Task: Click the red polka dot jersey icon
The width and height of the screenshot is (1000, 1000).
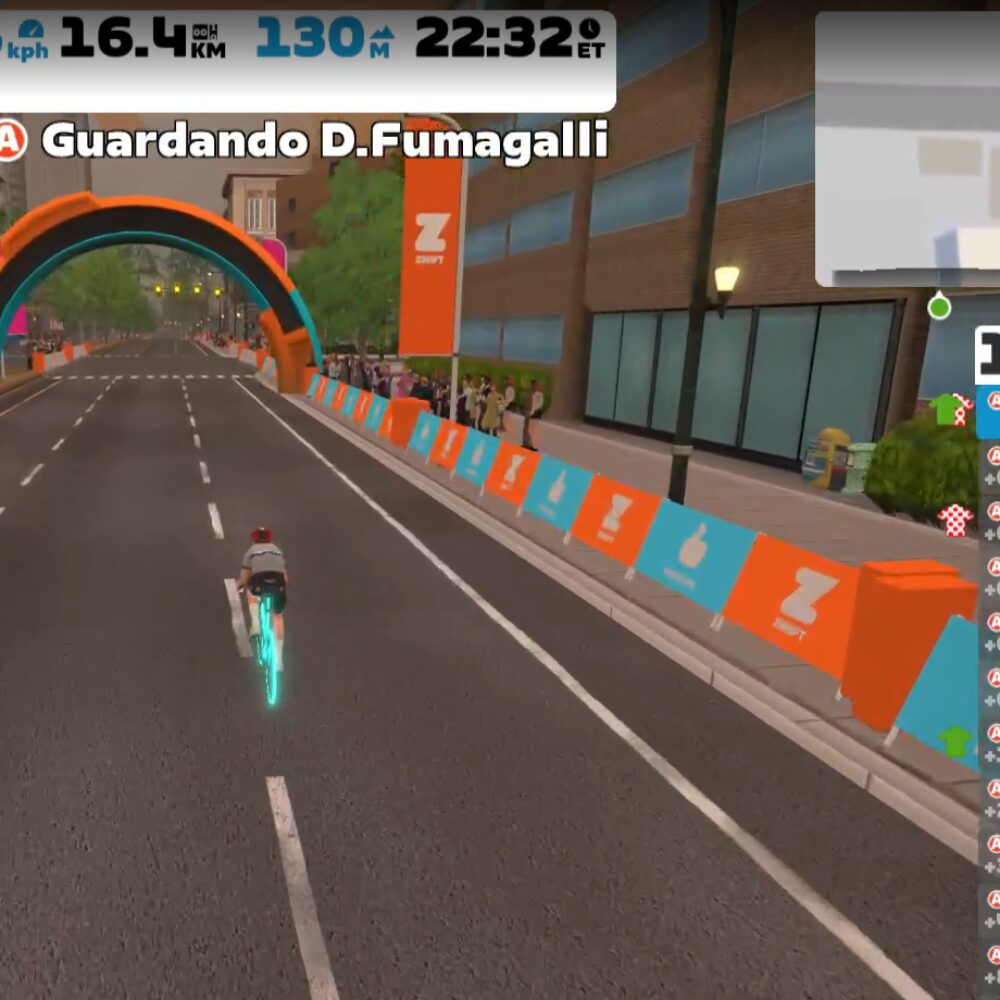Action: point(955,519)
